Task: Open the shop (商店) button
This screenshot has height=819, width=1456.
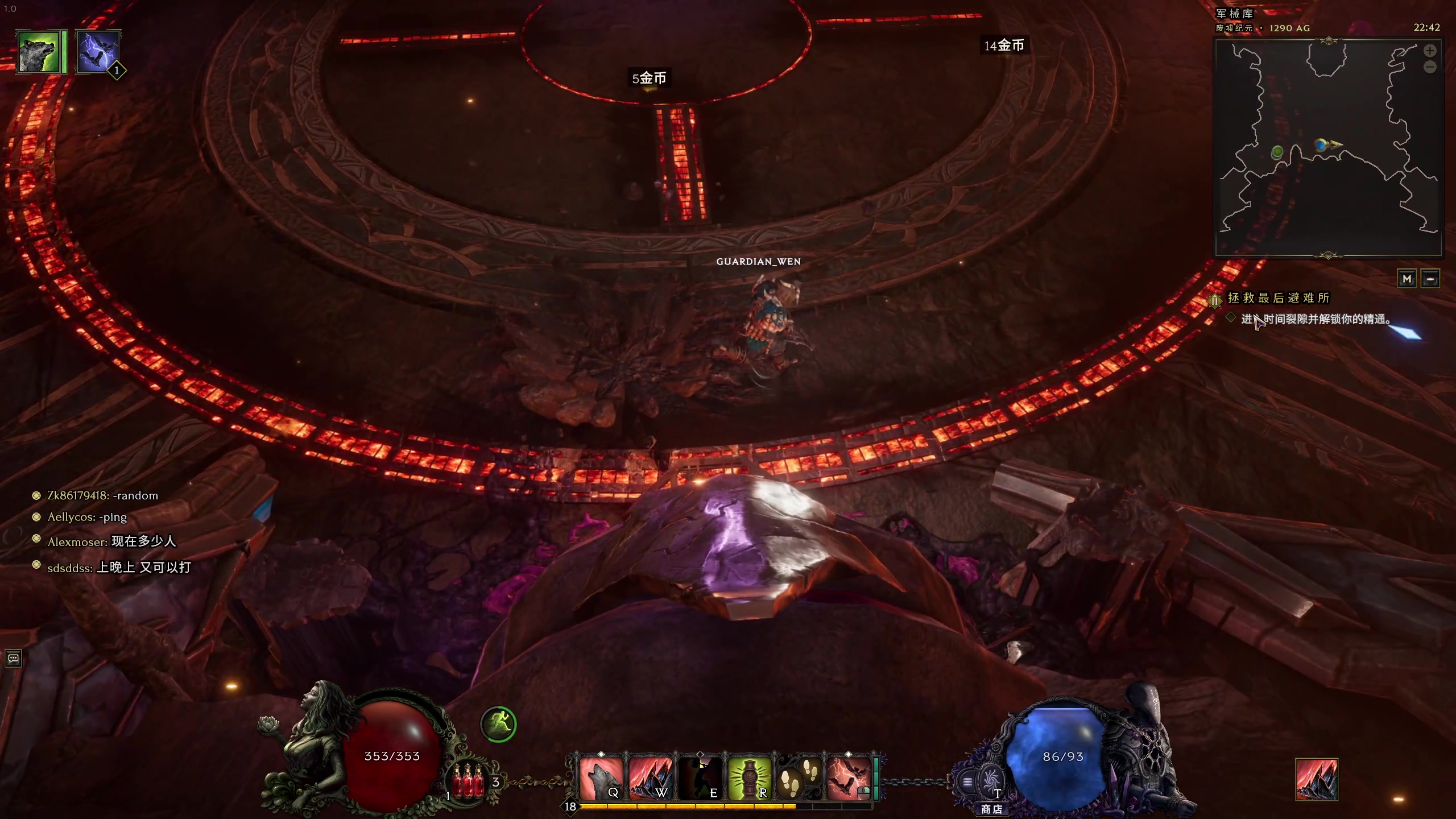Action: (991, 808)
